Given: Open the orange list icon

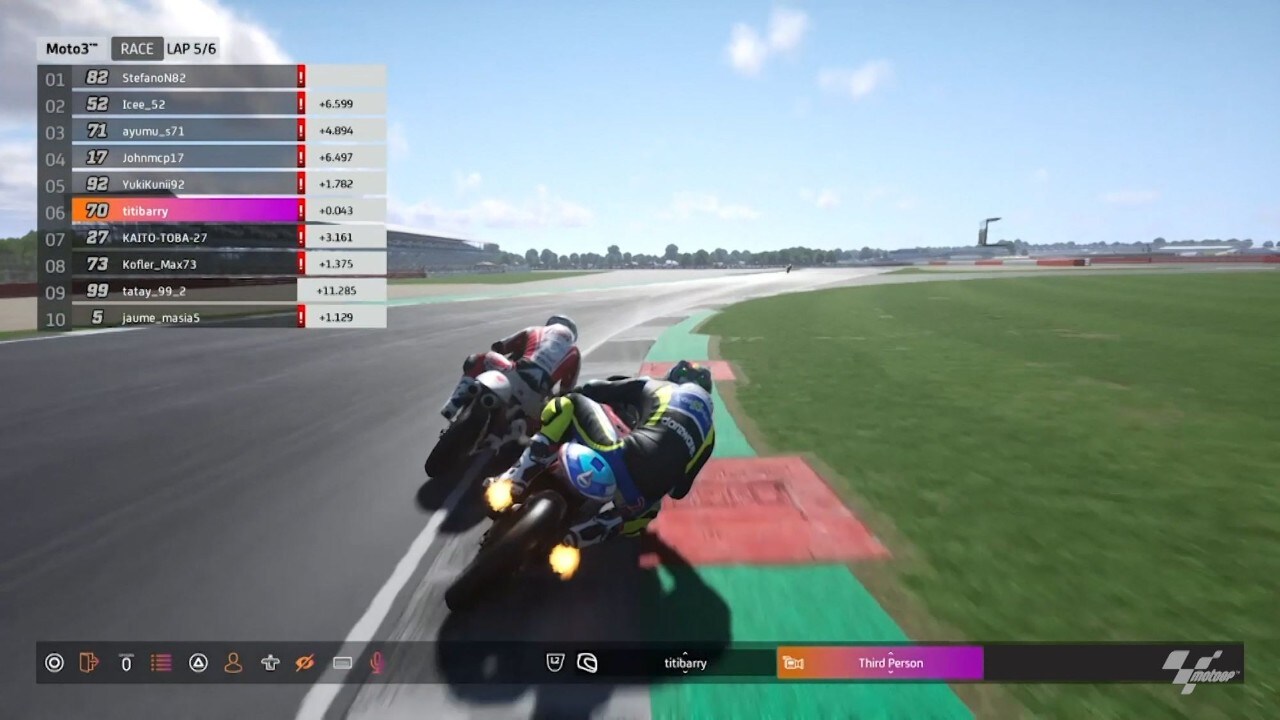Looking at the screenshot, I should tap(161, 663).
